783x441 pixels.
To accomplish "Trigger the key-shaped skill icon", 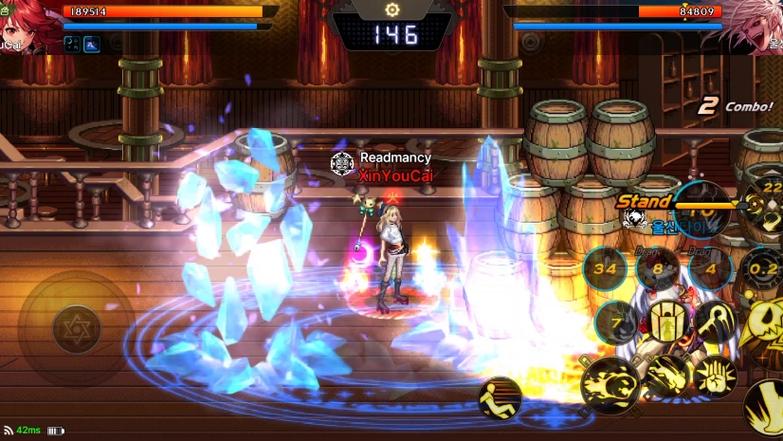I will click(716, 322).
